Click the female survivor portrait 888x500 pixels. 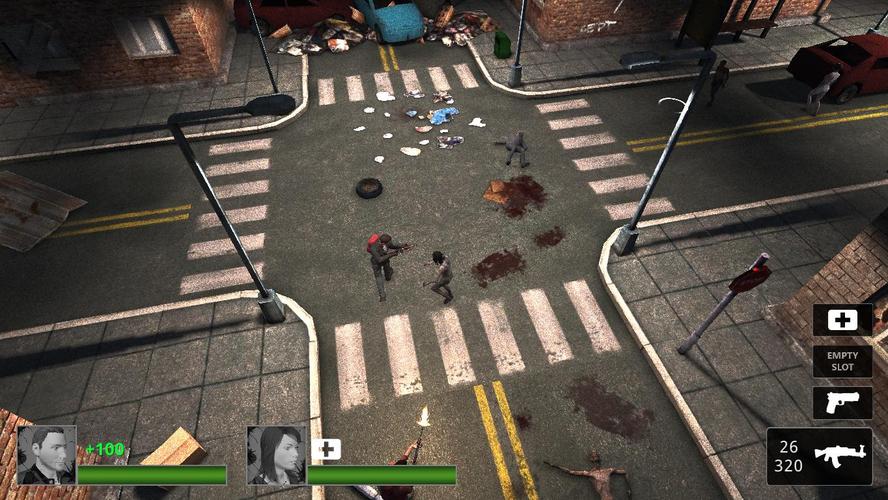pyautogui.click(x=276, y=456)
